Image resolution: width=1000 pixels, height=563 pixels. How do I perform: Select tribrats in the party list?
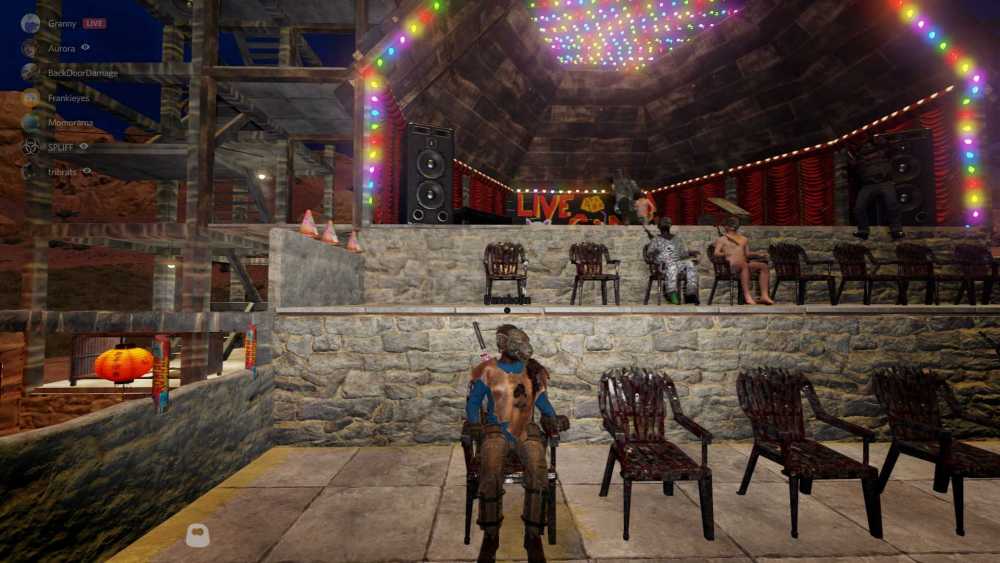pos(62,171)
